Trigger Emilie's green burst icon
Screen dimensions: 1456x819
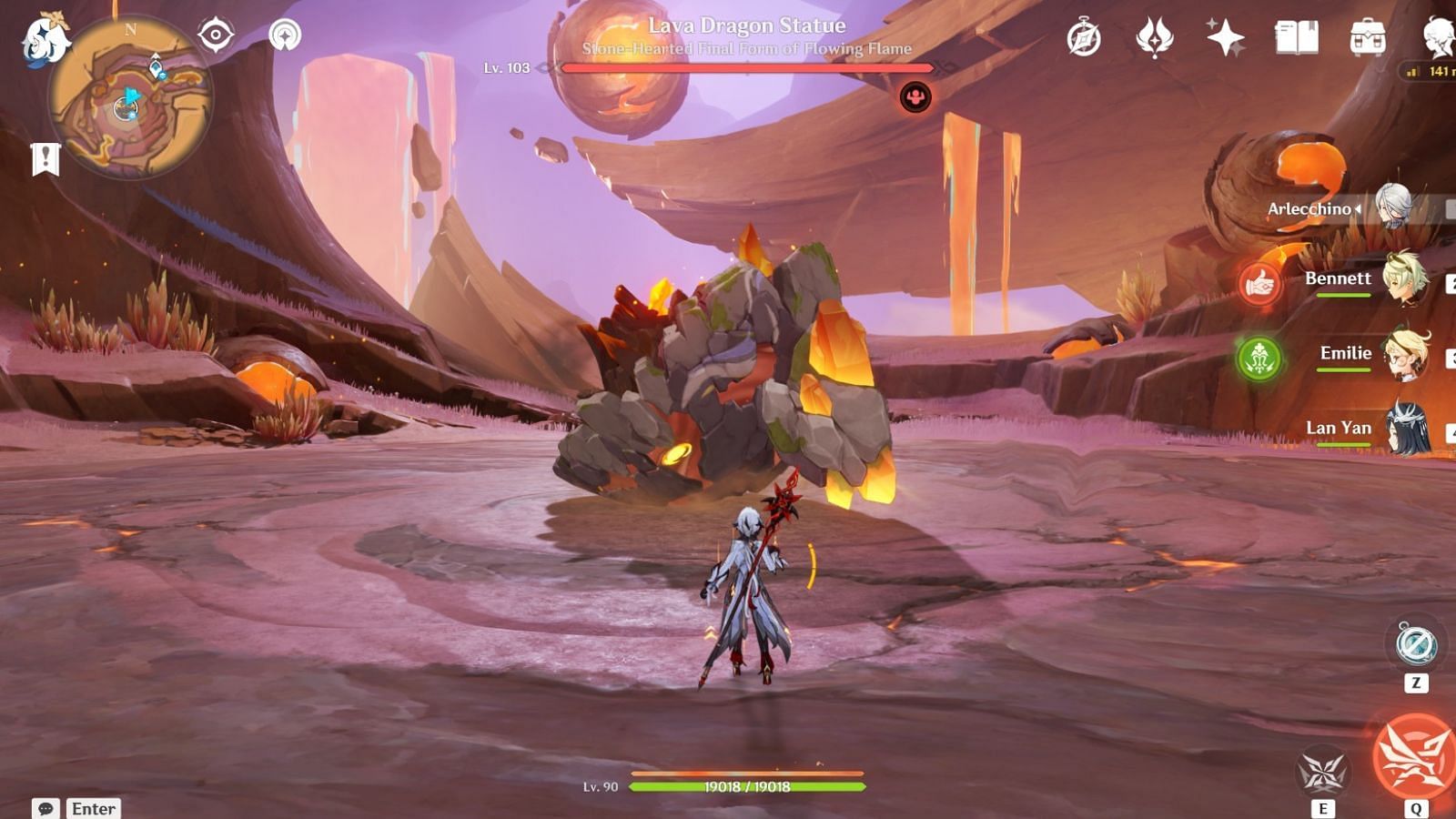point(1259,359)
